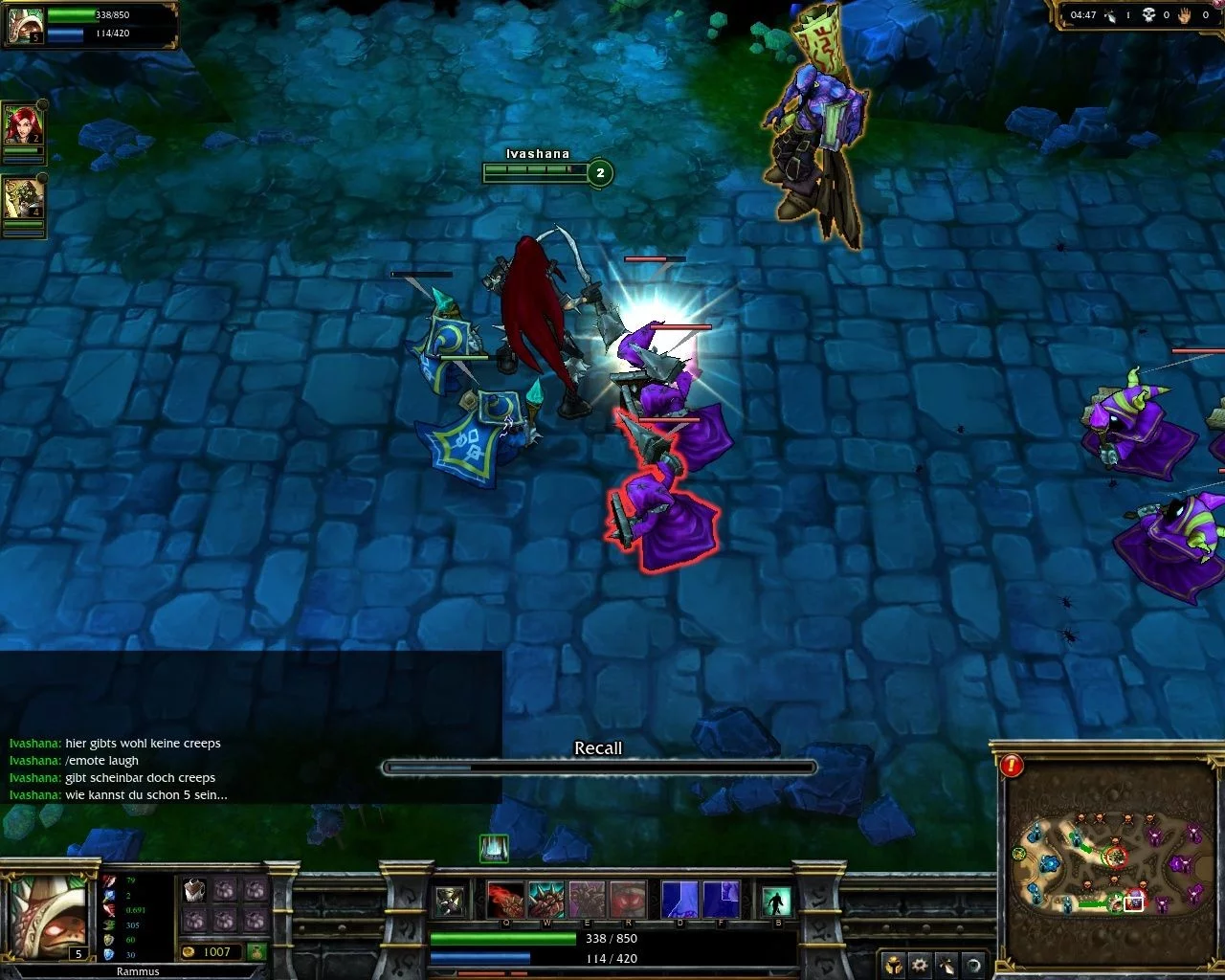The height and width of the screenshot is (980, 1225).
Task: Click the circular ring menu button
Action: pos(972,965)
